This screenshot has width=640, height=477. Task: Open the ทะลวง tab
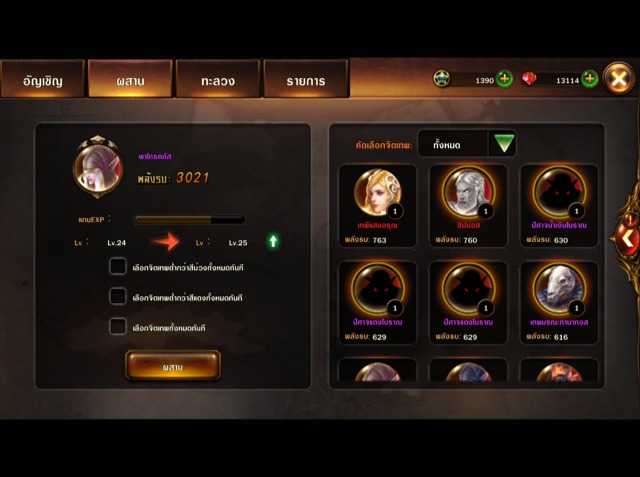217,80
